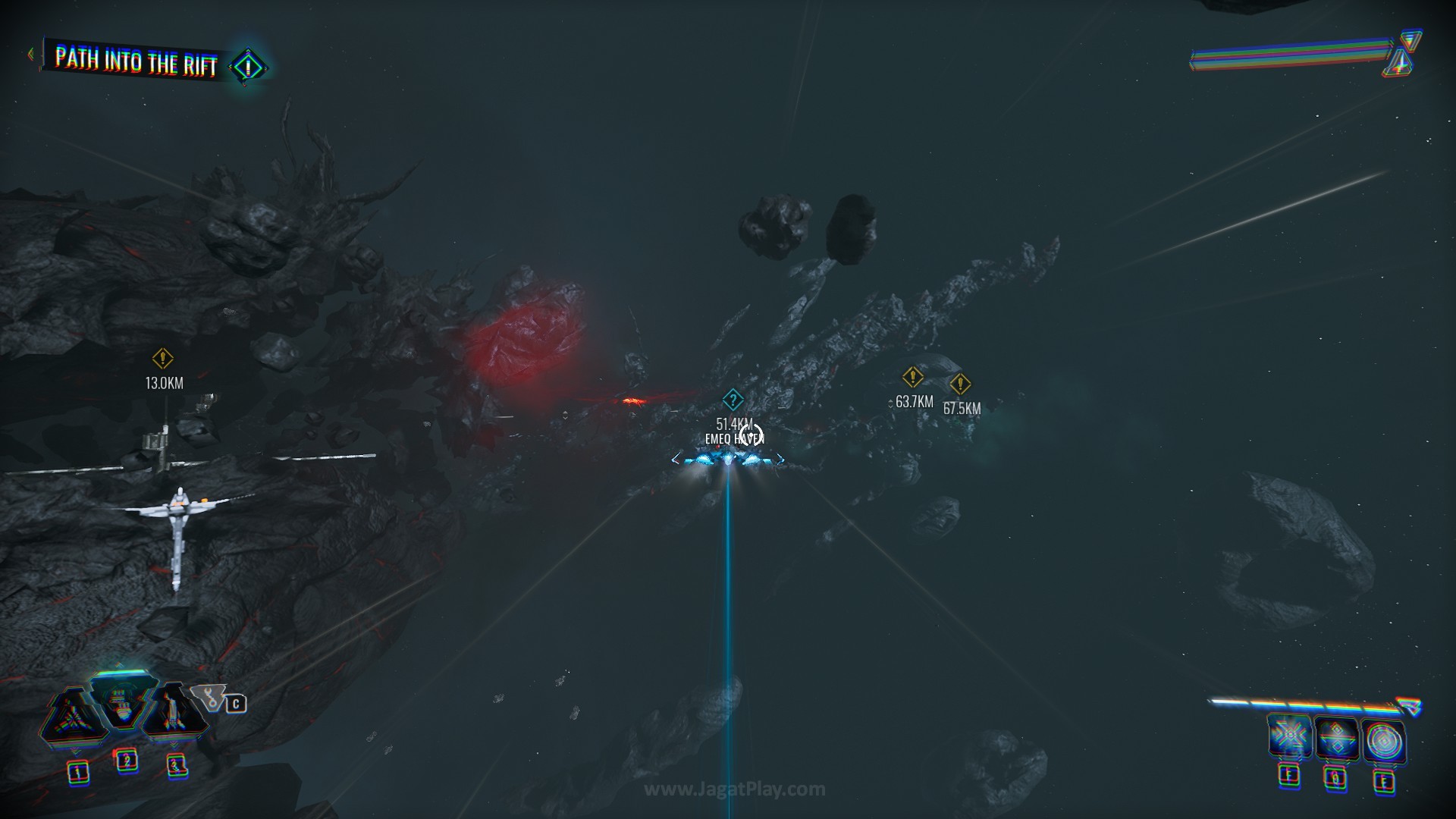The image size is (1456, 819).
Task: Activate the twin-diamond device ability
Action: 1336,739
